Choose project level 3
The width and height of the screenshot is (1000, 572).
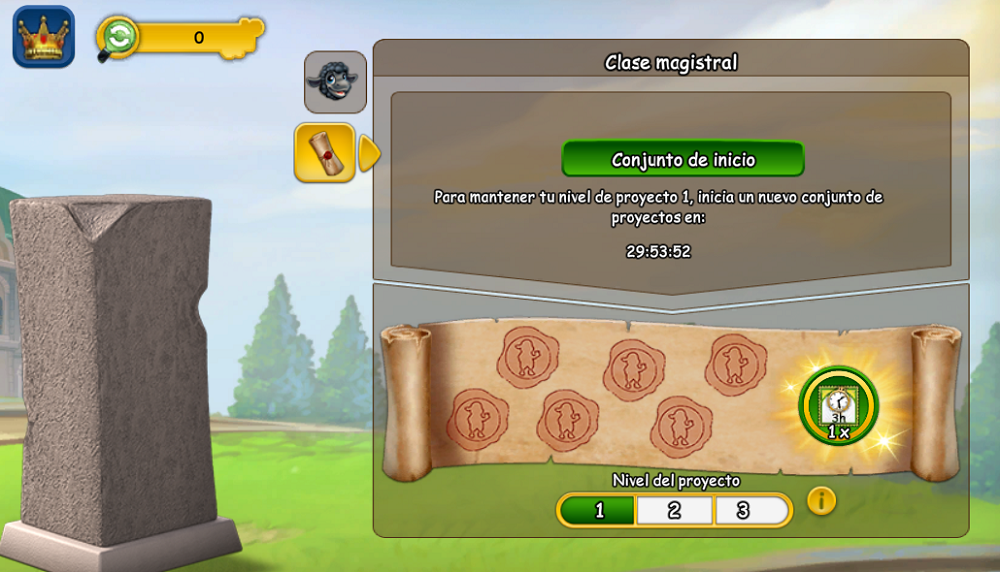tap(744, 510)
